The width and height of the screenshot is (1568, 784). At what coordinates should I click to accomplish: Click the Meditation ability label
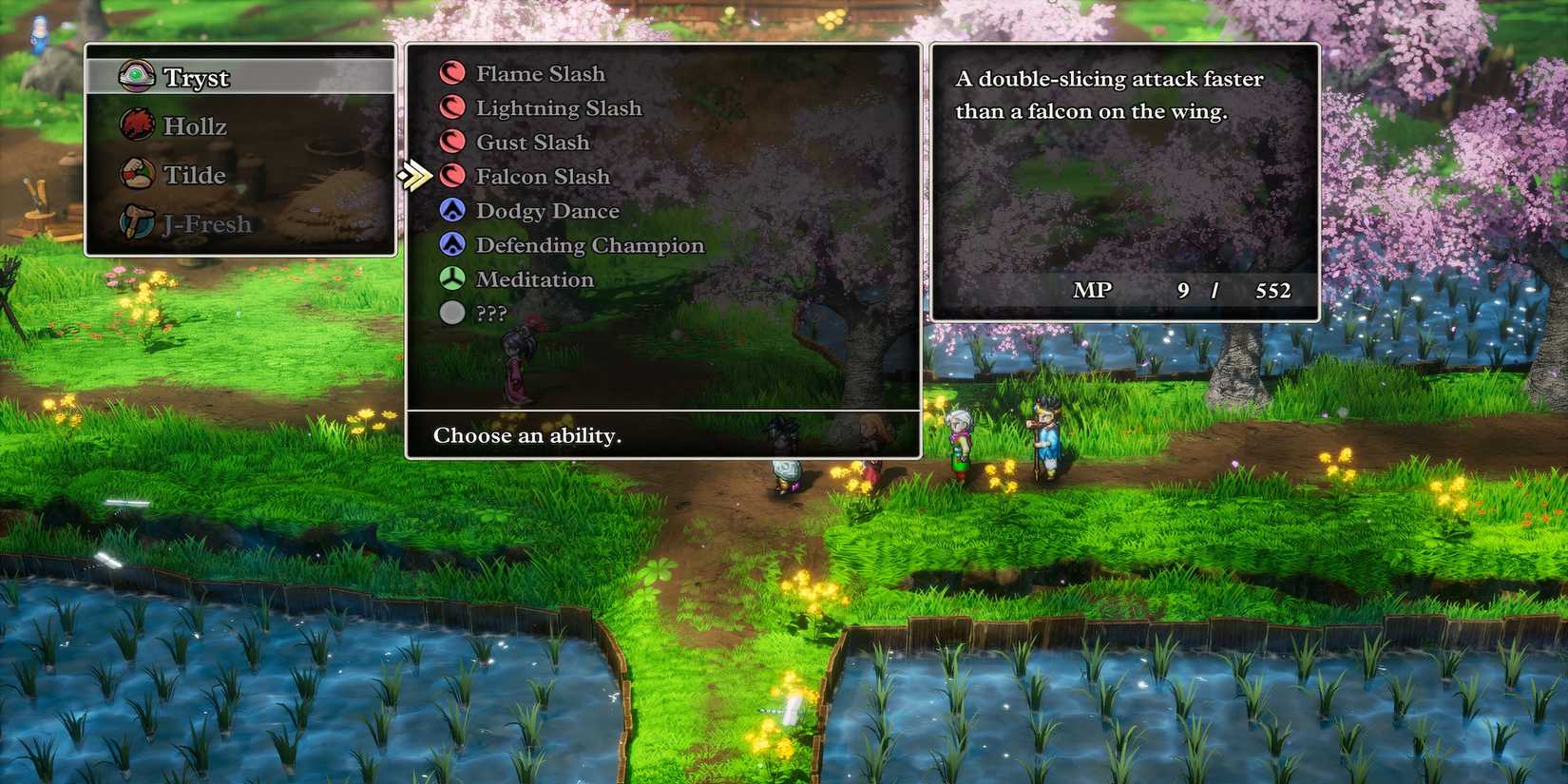point(533,278)
